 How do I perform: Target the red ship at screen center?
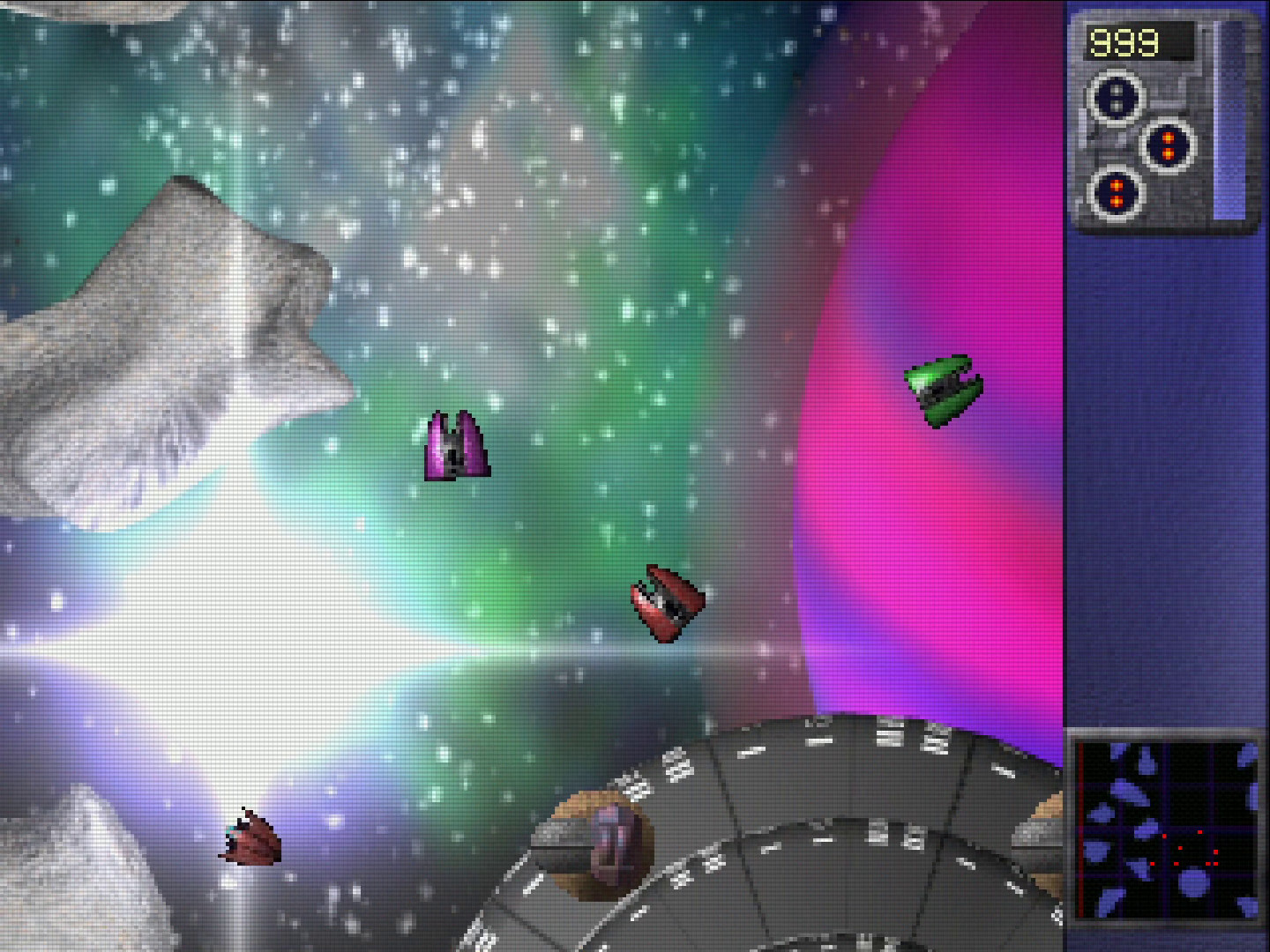tap(668, 601)
